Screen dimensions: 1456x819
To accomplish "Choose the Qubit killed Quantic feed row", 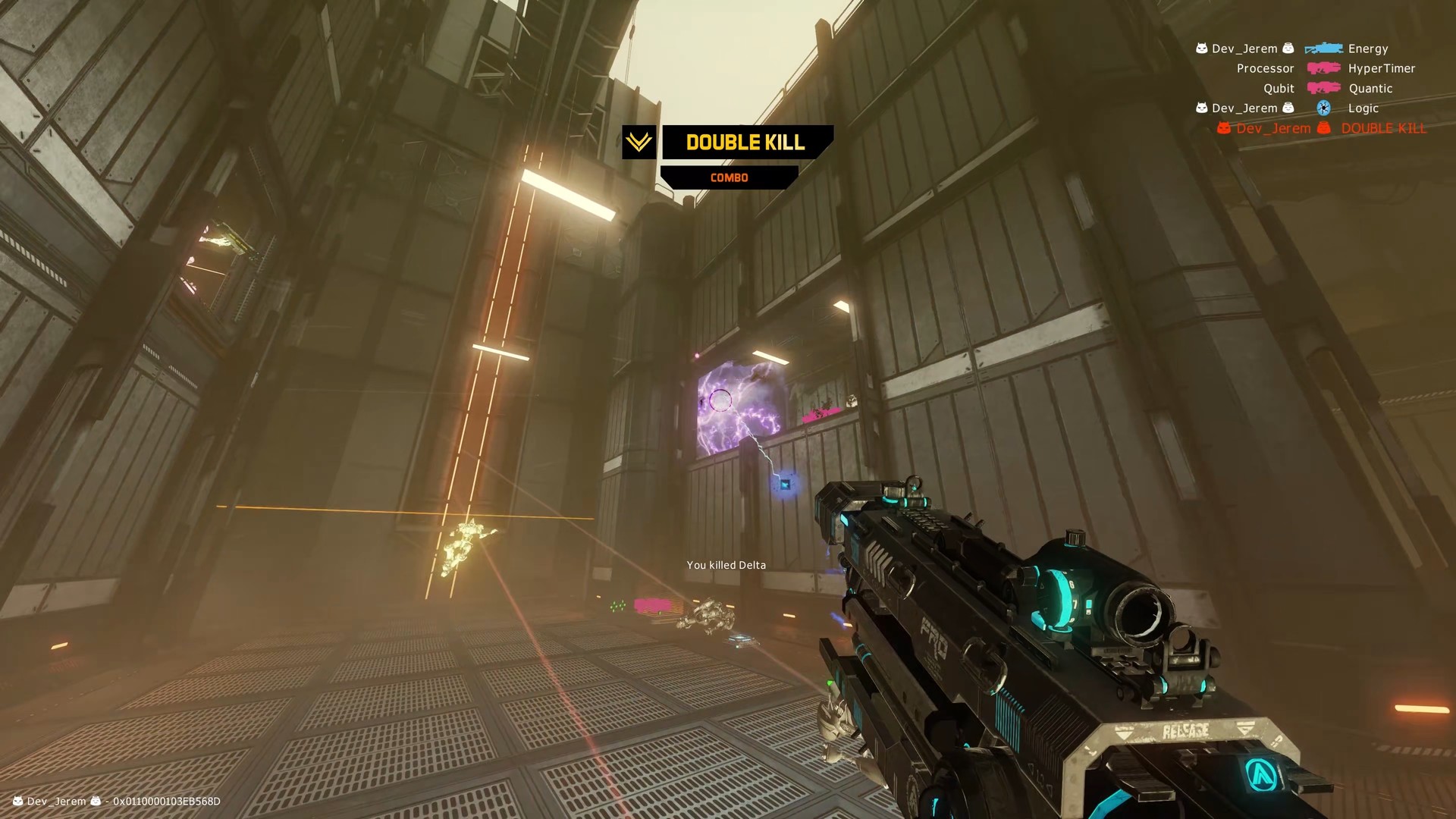I will [x=1327, y=89].
